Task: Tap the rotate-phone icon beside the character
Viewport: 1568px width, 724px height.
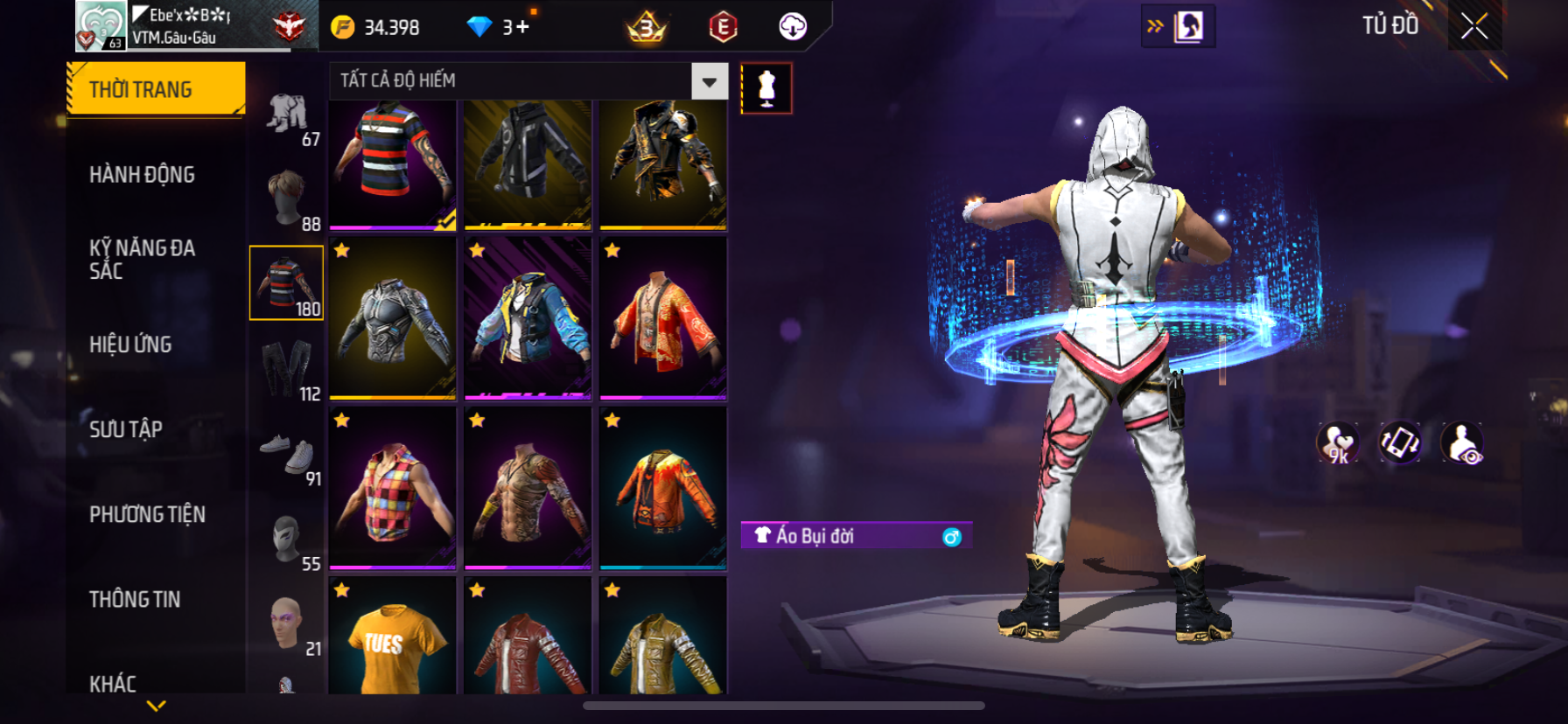Action: point(1400,442)
